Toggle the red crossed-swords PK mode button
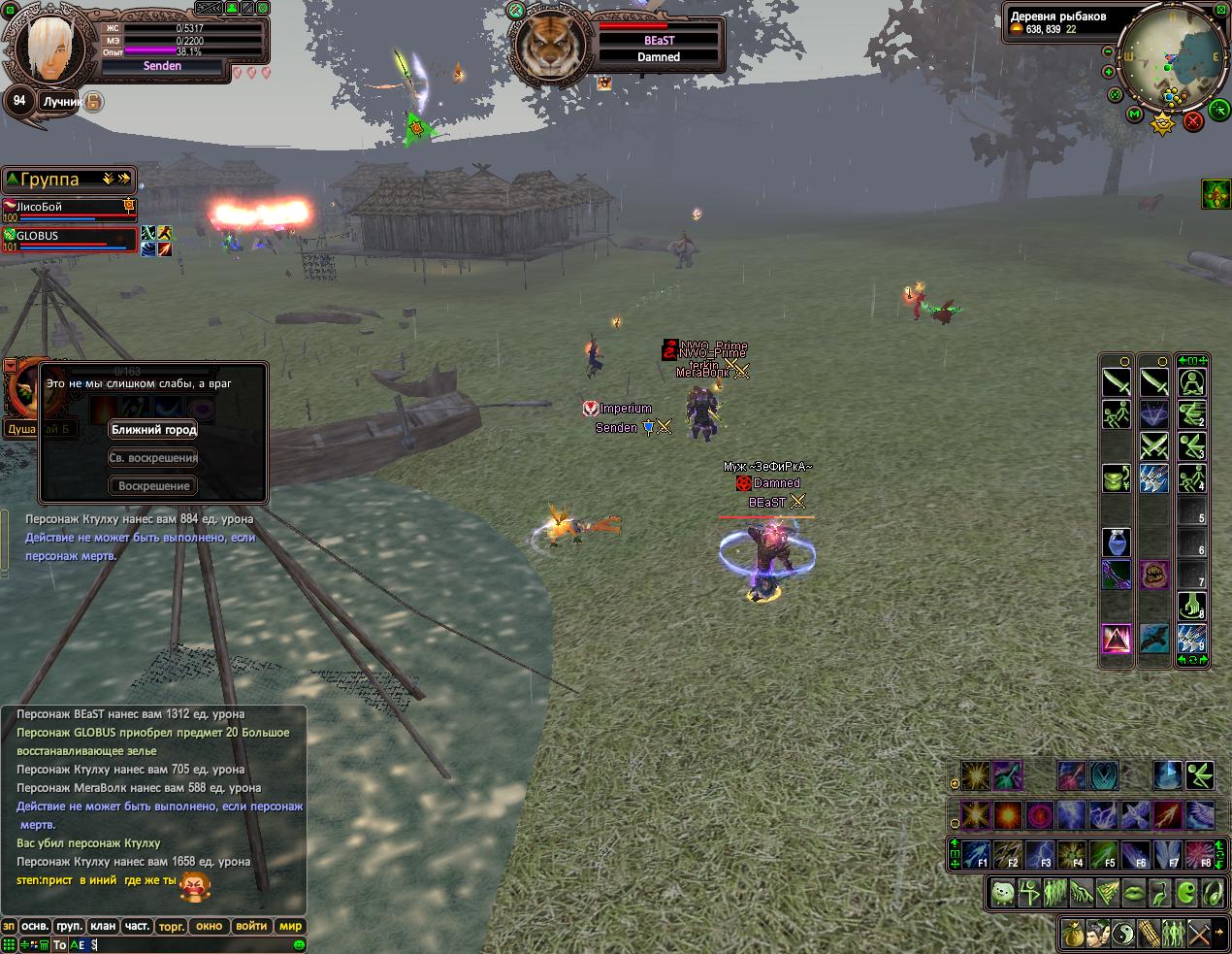 point(1193,120)
